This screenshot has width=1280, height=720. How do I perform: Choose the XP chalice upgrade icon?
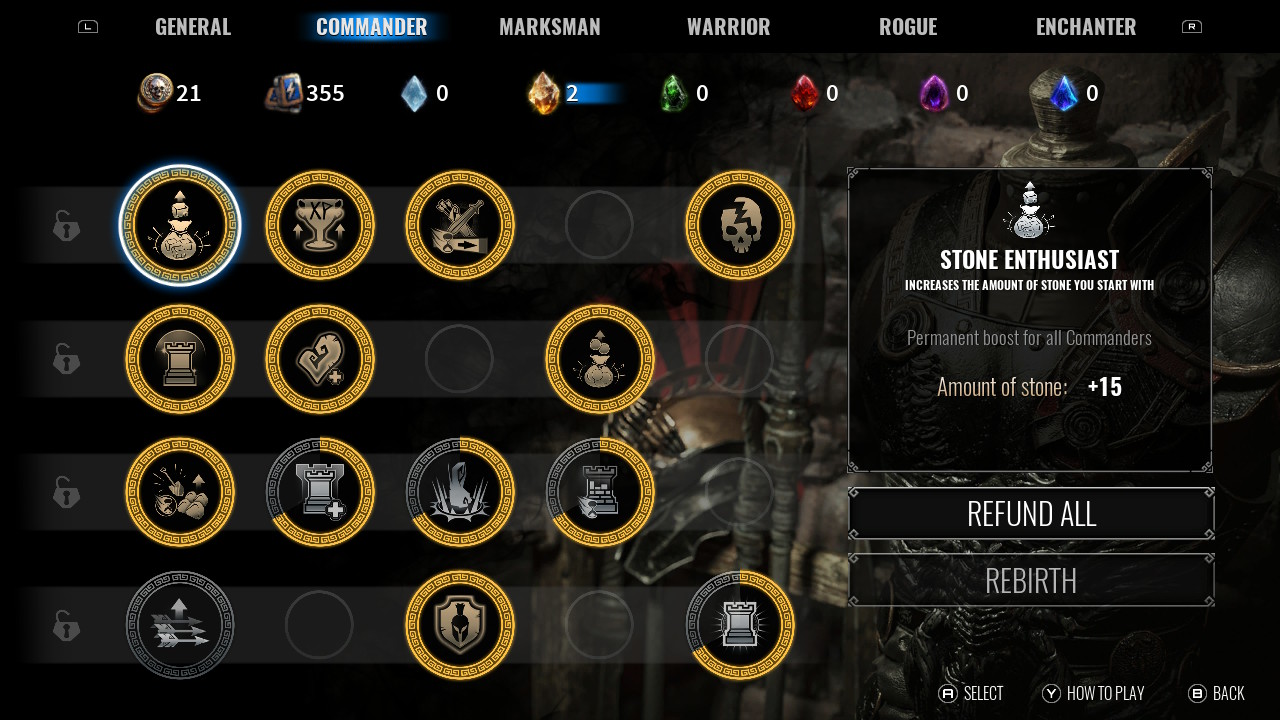320,226
